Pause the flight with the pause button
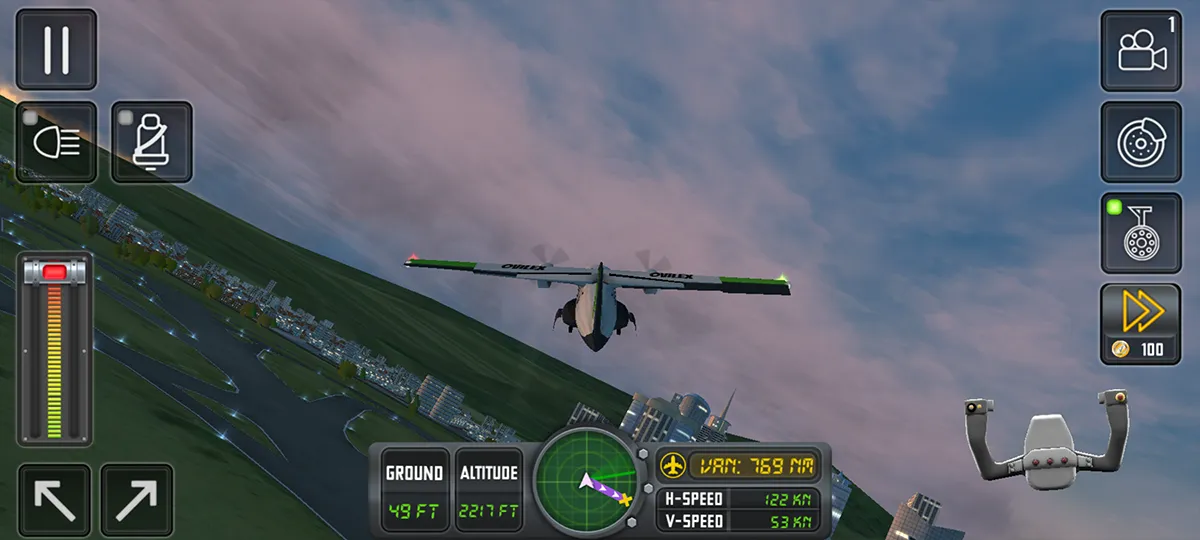Image resolution: width=1200 pixels, height=540 pixels. point(56,50)
